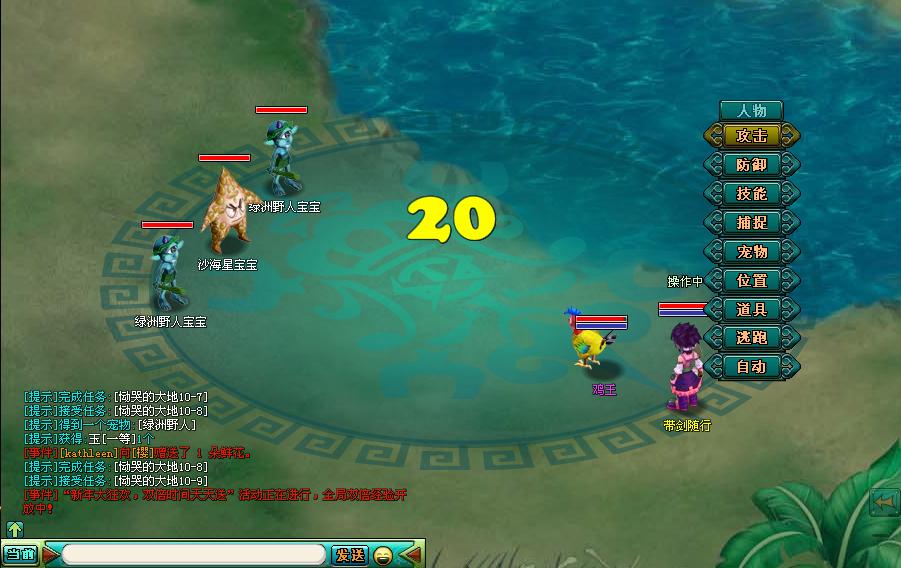Send the chat message with 发送
Screen dimensions: 901x568
(350, 554)
